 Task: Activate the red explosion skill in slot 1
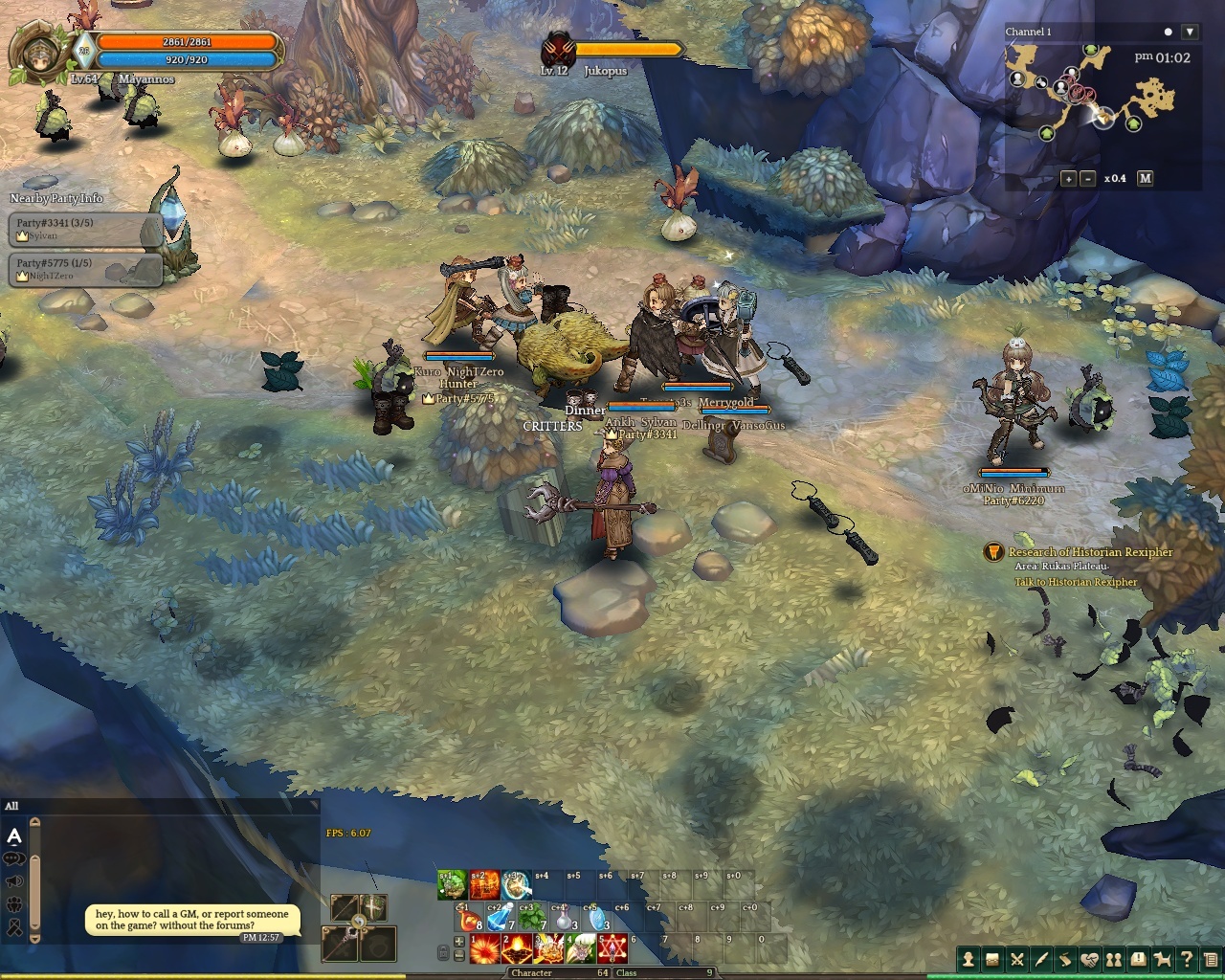coord(485,949)
